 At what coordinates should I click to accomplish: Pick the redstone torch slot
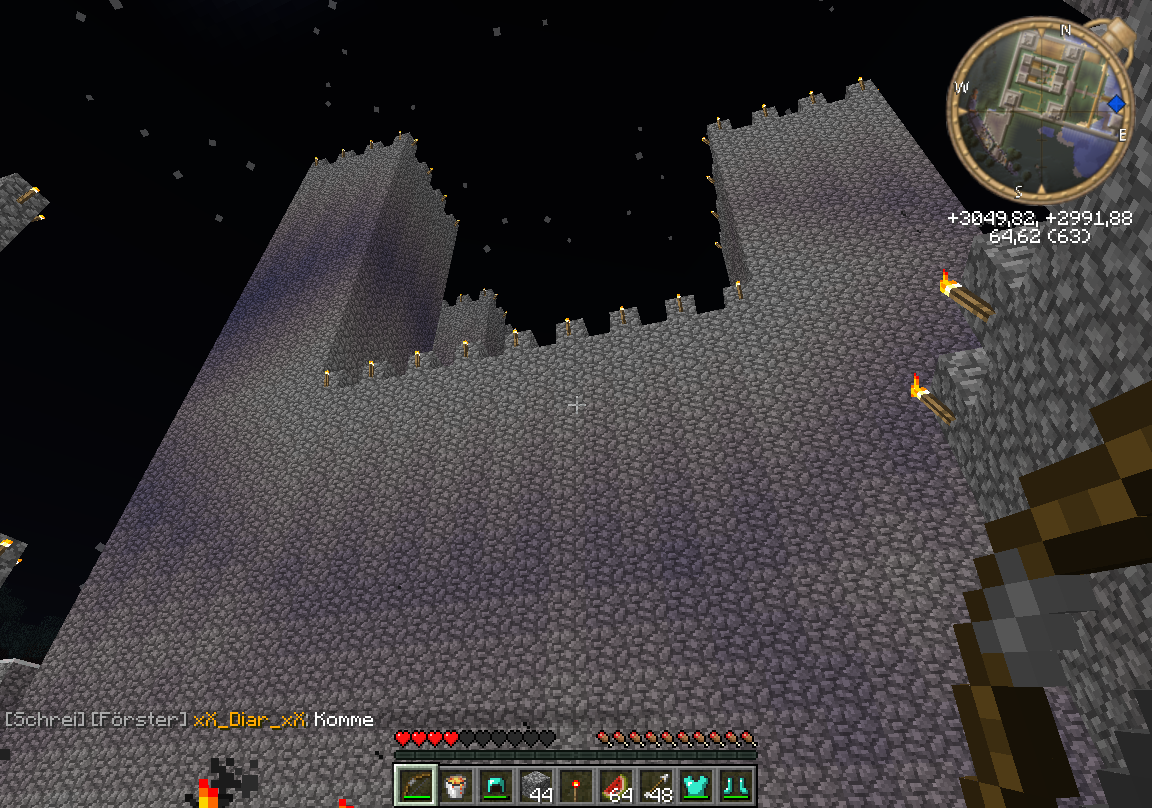(576, 785)
